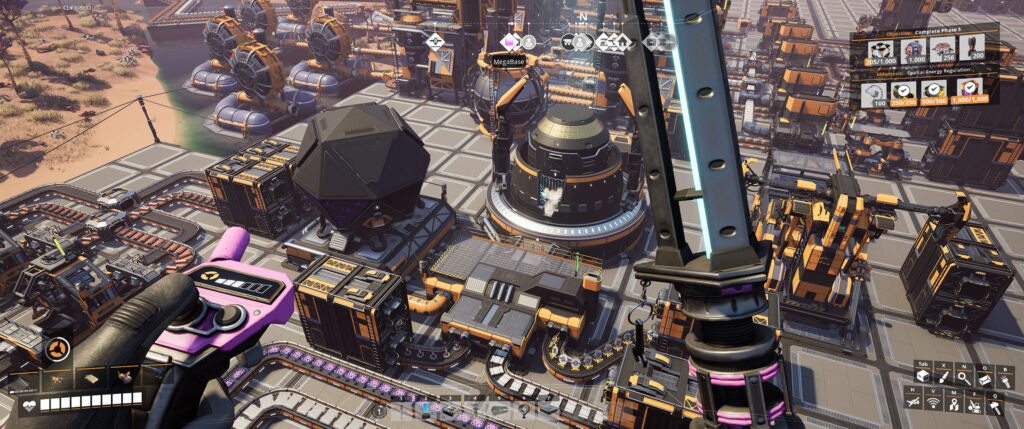Image resolution: width=1024 pixels, height=429 pixels.
Task: Open the inventory box shortcut icon
Action: (920, 377)
